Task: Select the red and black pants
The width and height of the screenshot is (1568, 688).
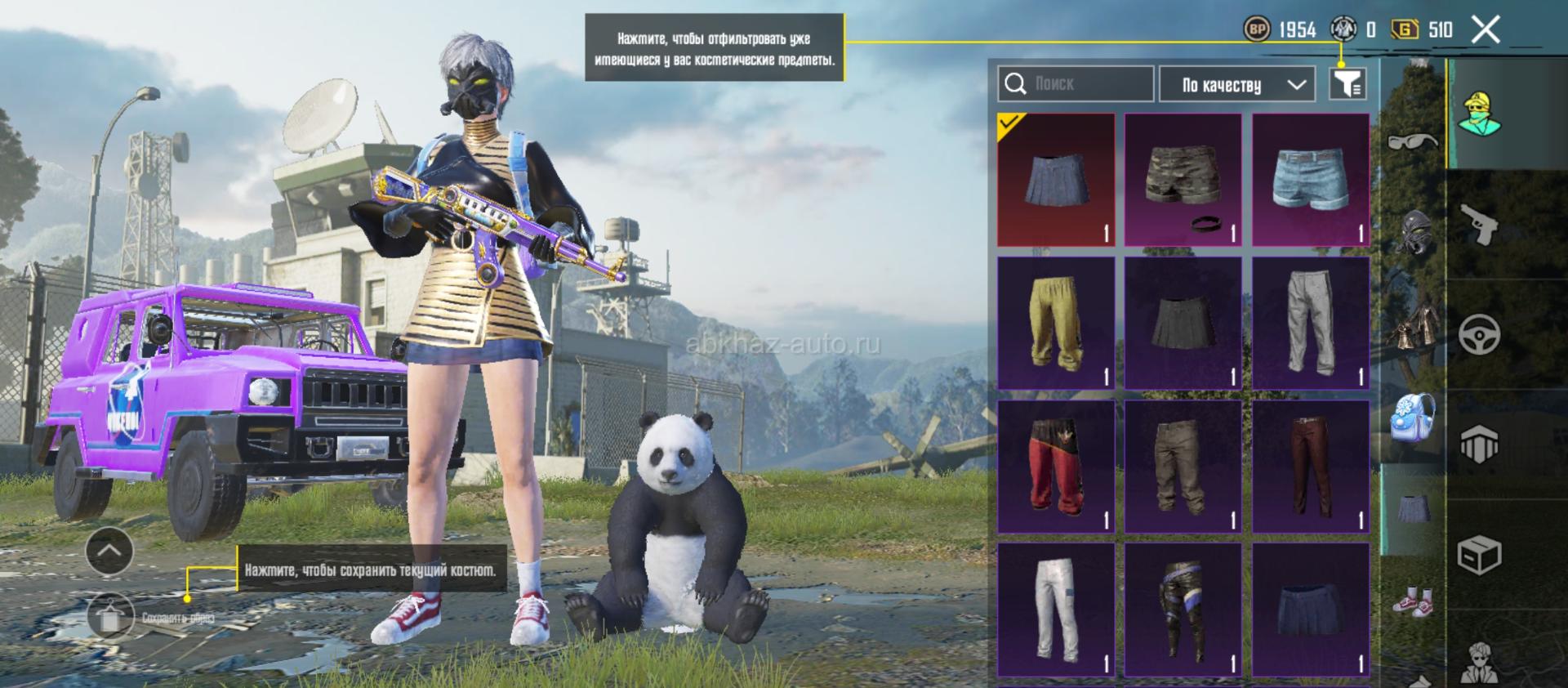Action: coord(1056,467)
